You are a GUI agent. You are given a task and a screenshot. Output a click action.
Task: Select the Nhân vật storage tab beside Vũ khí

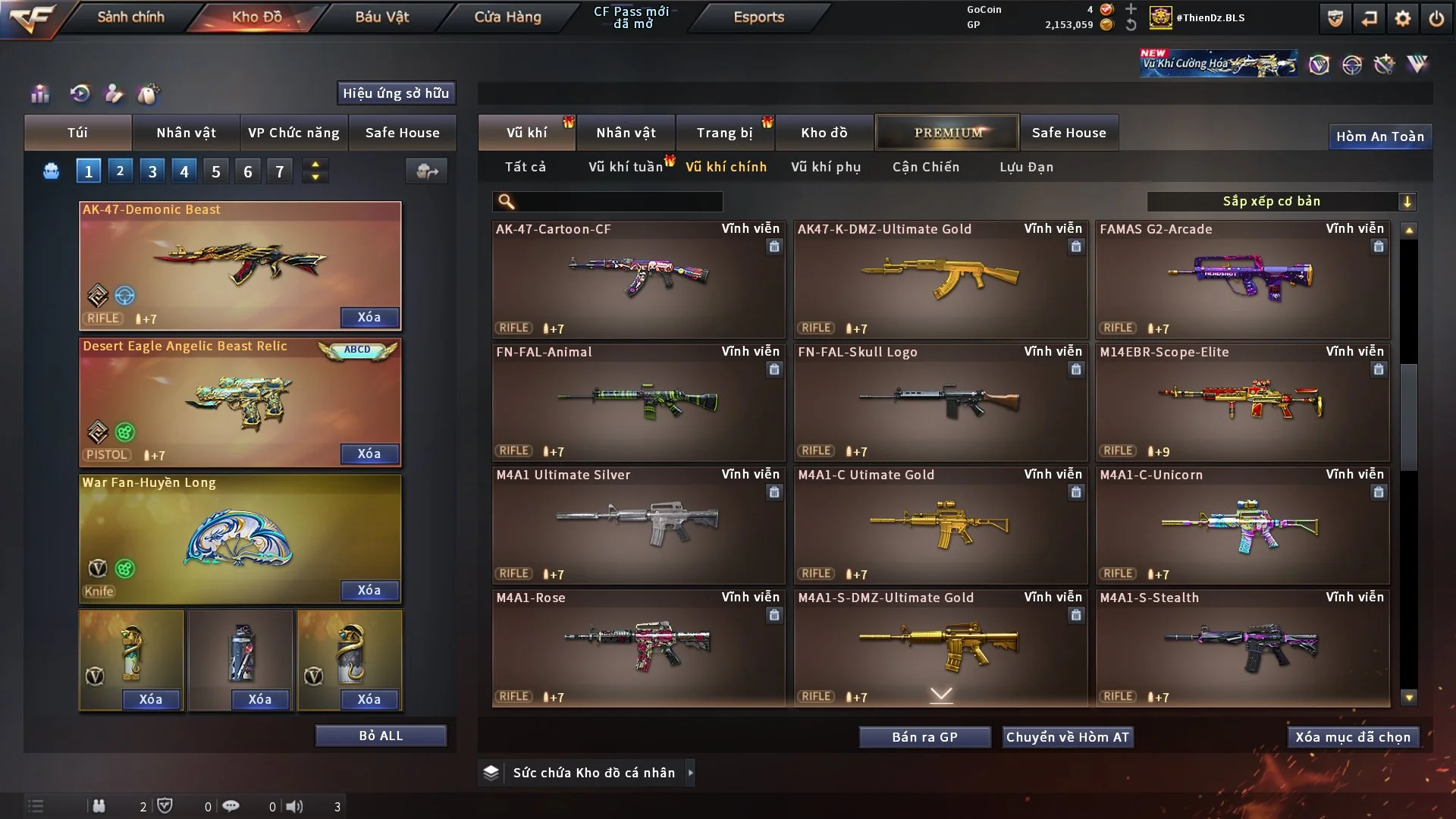[626, 133]
